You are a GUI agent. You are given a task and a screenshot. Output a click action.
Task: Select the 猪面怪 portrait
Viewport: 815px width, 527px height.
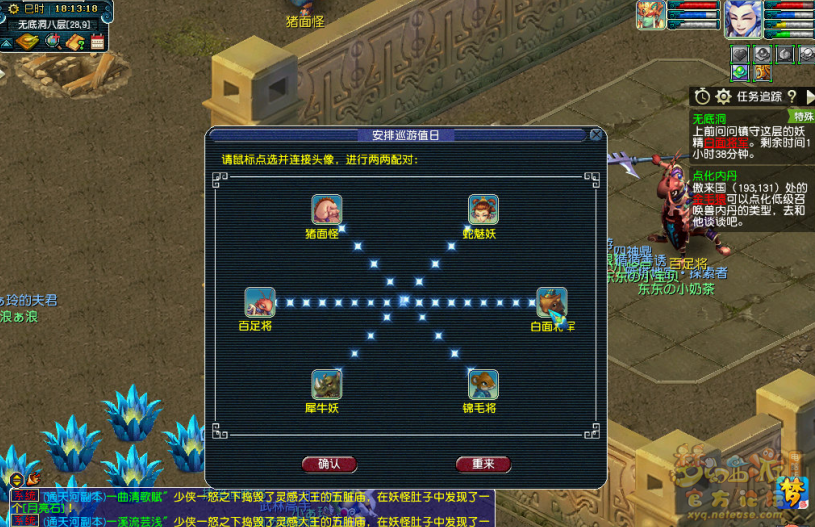point(326,210)
